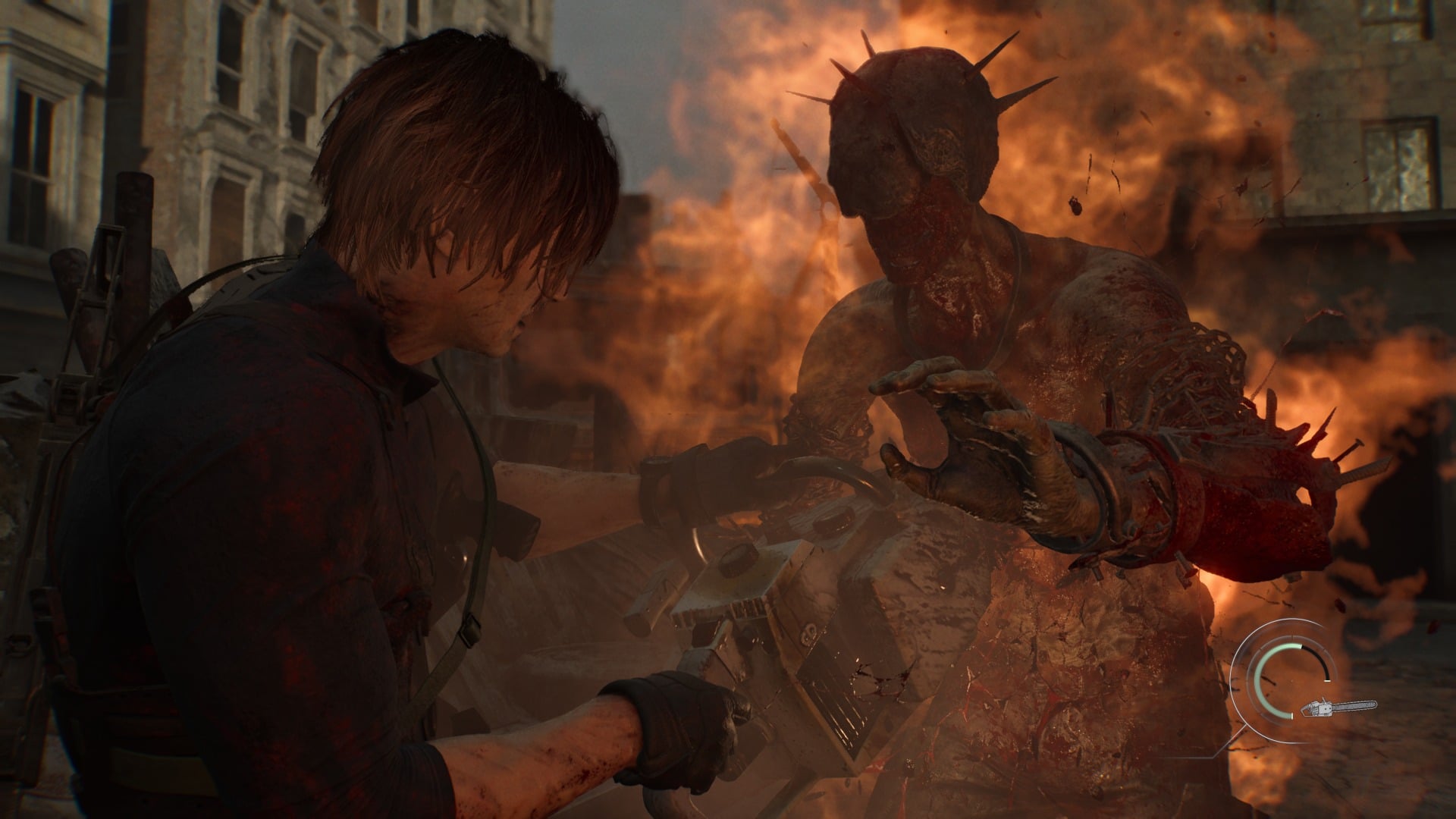
Task: Click the white marker at the black arc end
Action: coord(1327,681)
